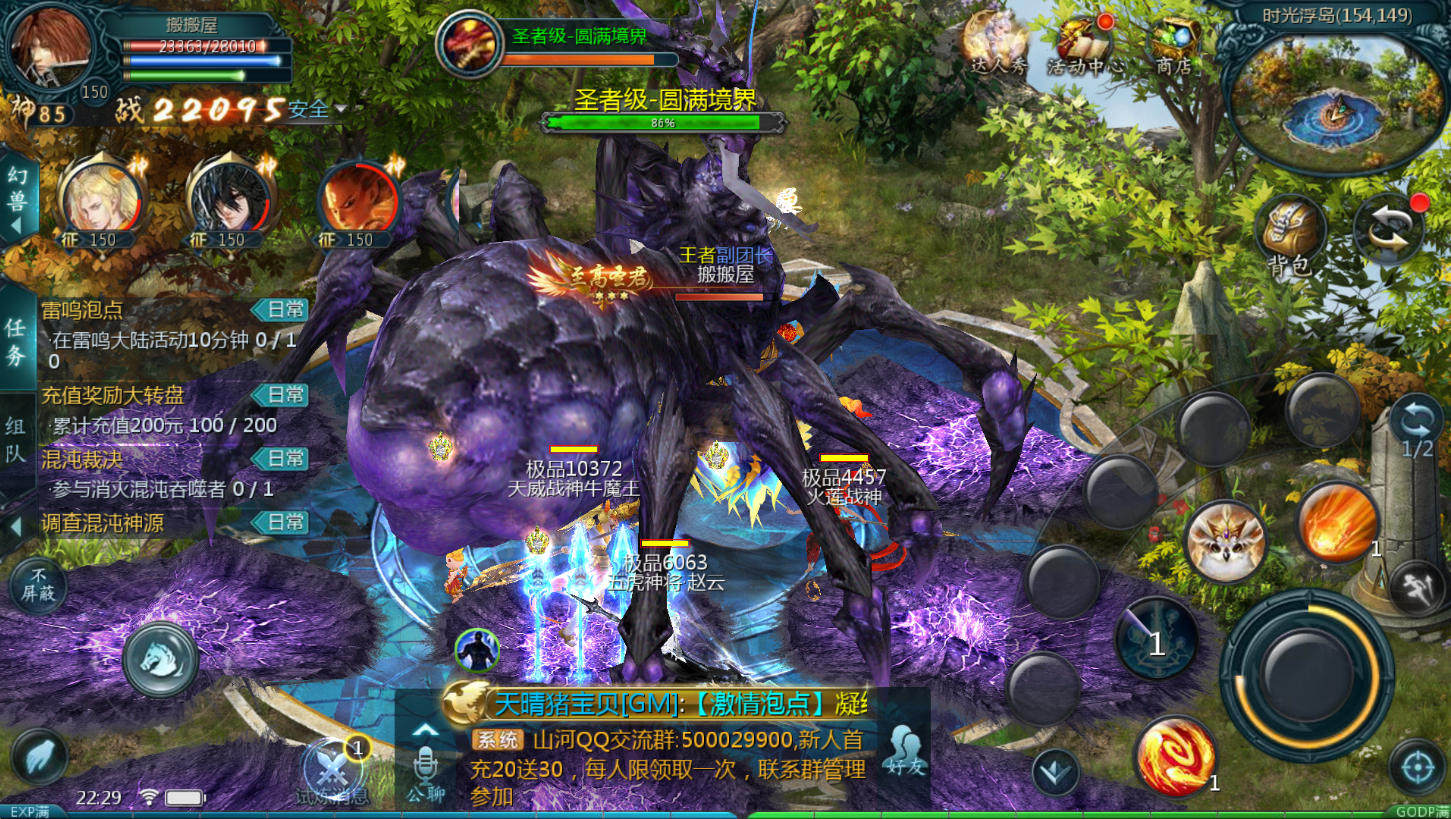Open the 商店 shop

coord(1174,45)
